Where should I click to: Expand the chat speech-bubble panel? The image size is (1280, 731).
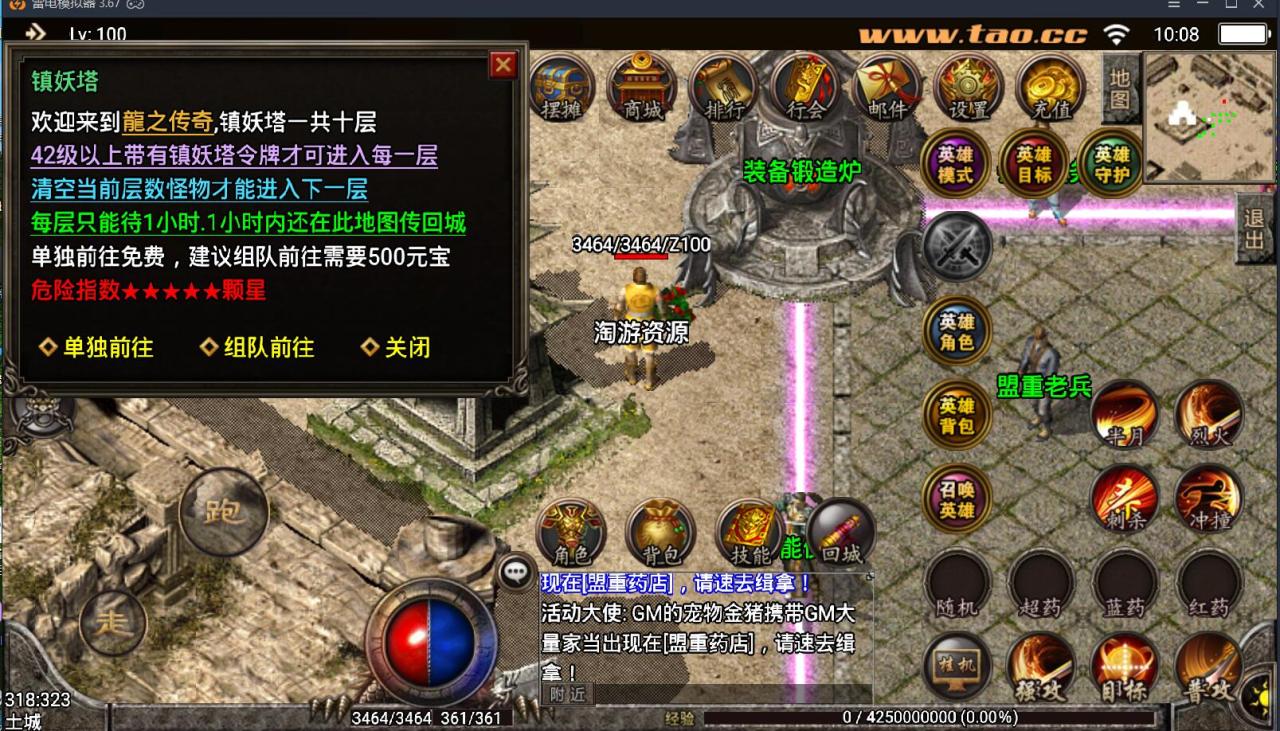pos(516,570)
